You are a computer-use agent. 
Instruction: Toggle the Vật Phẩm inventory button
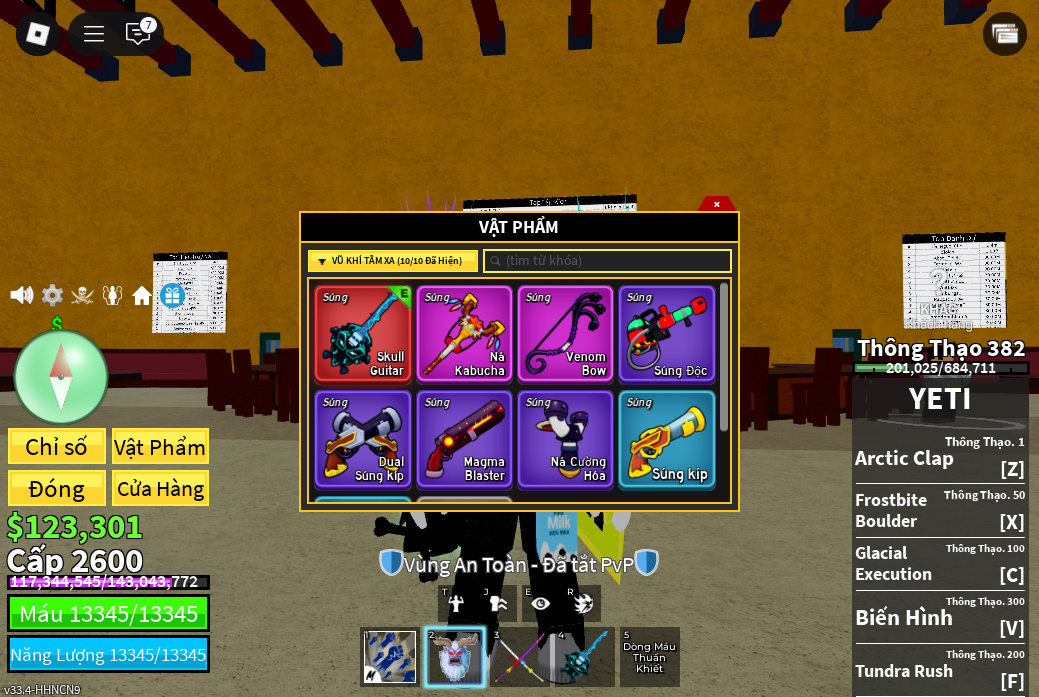(x=160, y=447)
